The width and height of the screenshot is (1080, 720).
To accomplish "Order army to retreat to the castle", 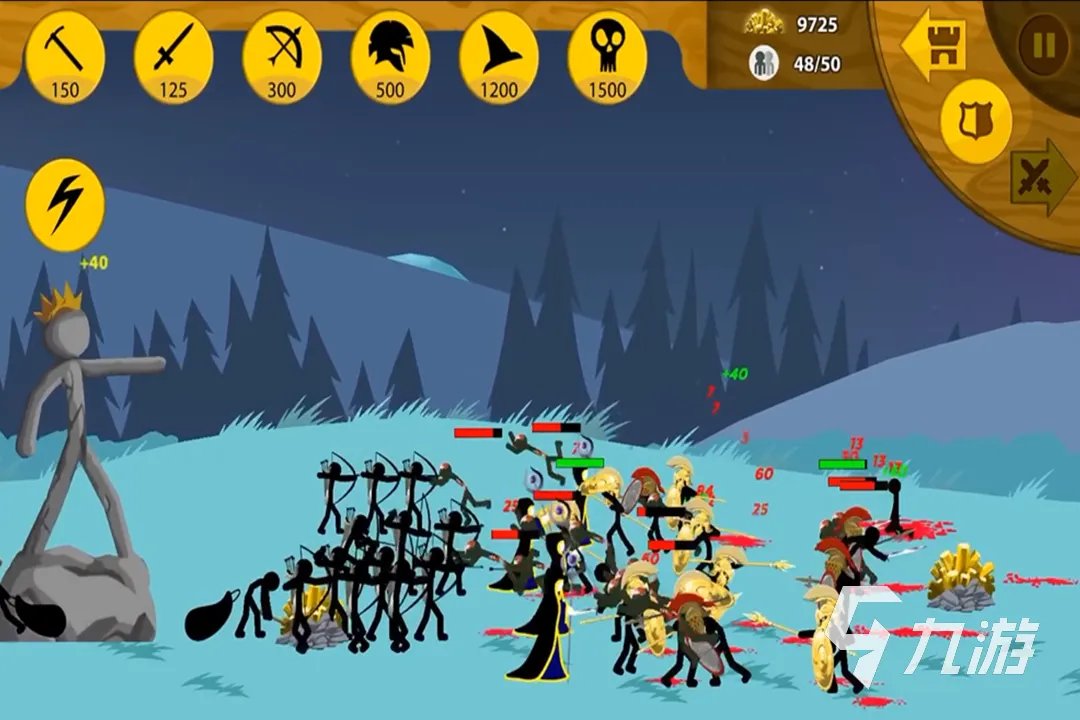I will click(934, 45).
